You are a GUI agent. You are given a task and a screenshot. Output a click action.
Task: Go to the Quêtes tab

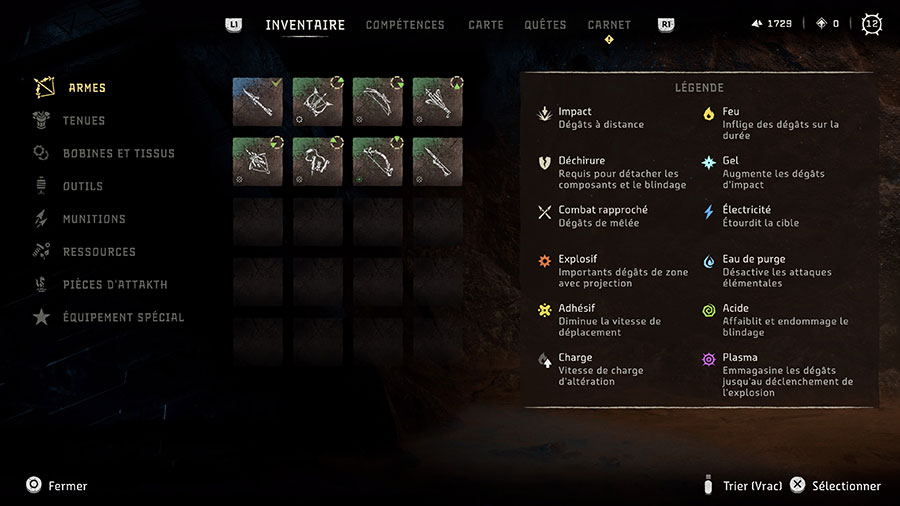click(545, 25)
